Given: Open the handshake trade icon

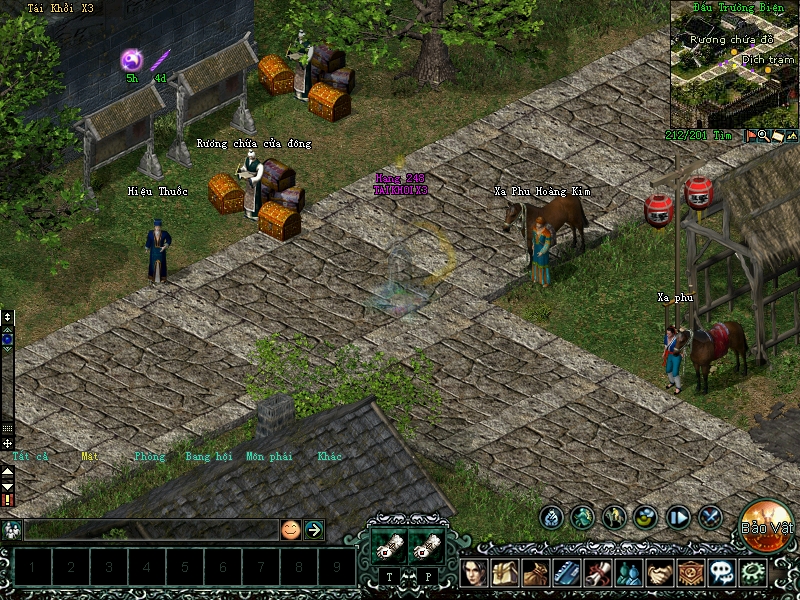Looking at the screenshot, I should coord(659,573).
